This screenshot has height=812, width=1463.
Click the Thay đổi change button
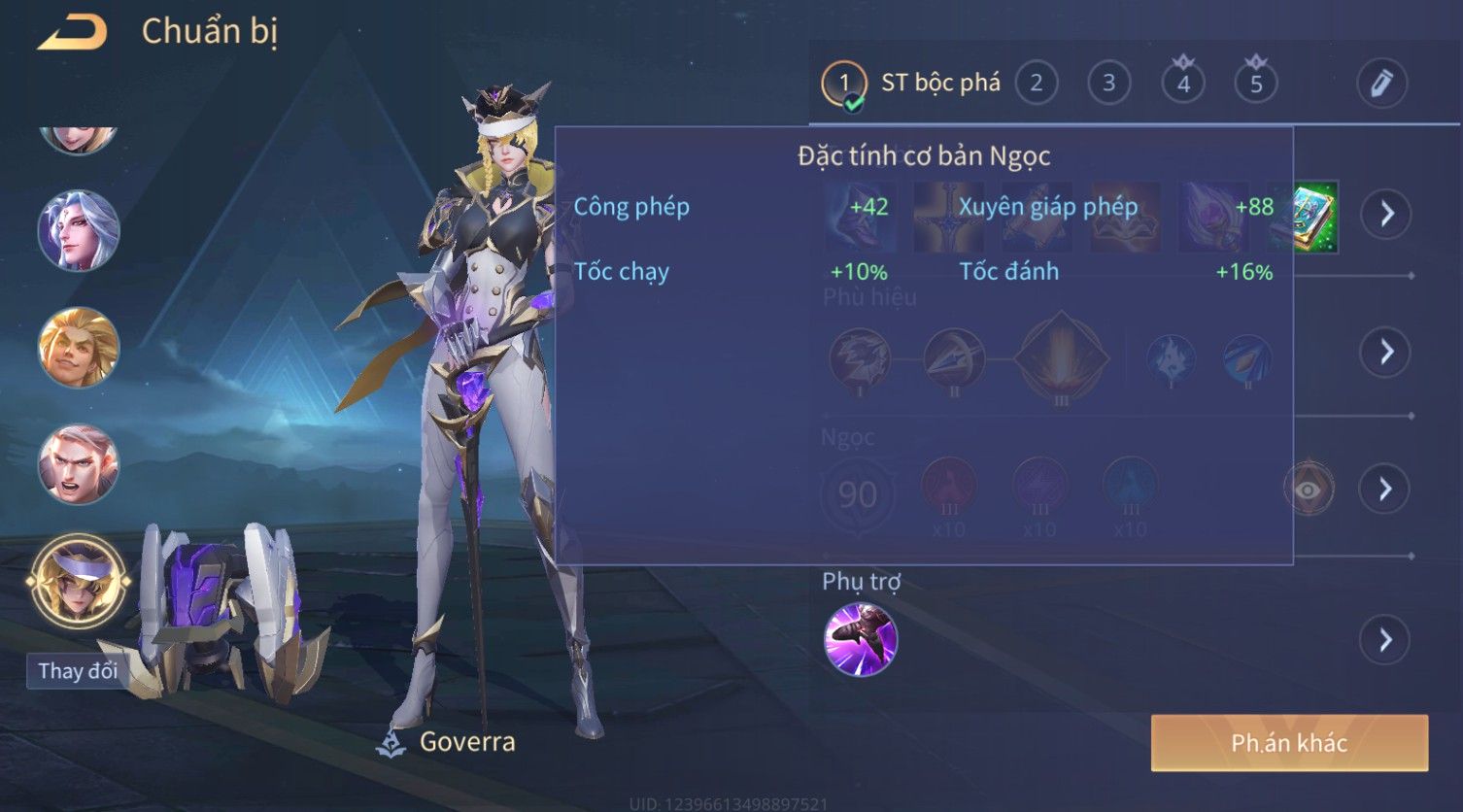[x=77, y=670]
